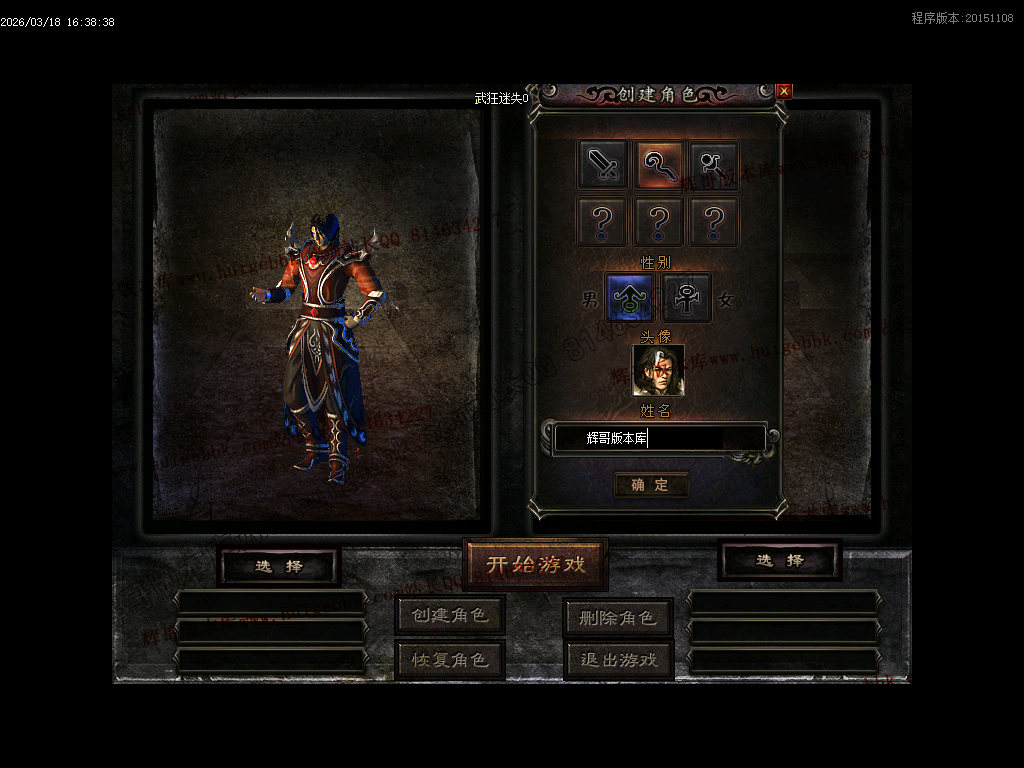
Task: Select the sword warrior class icon
Action: [x=603, y=164]
